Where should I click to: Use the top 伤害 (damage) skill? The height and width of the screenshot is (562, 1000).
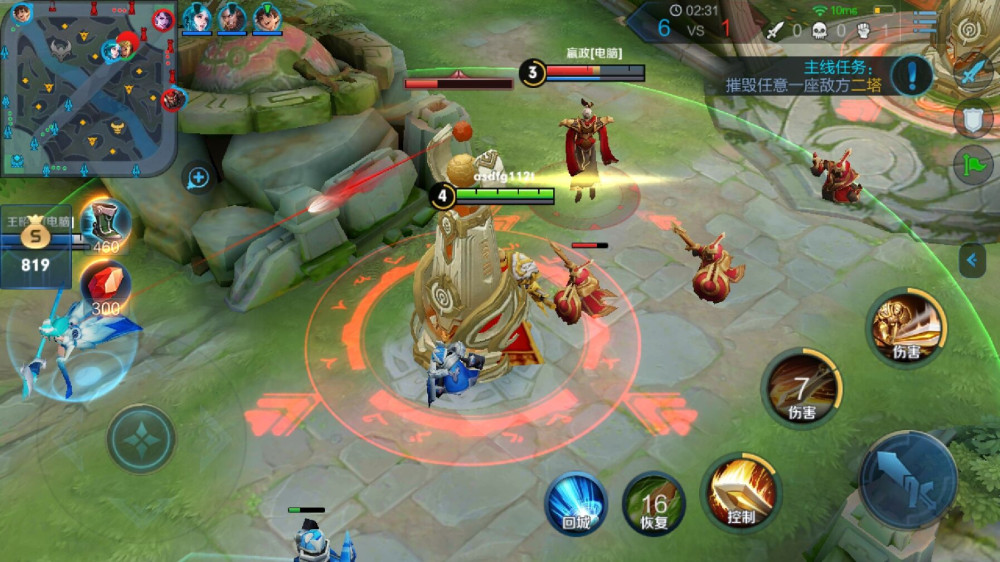(907, 326)
